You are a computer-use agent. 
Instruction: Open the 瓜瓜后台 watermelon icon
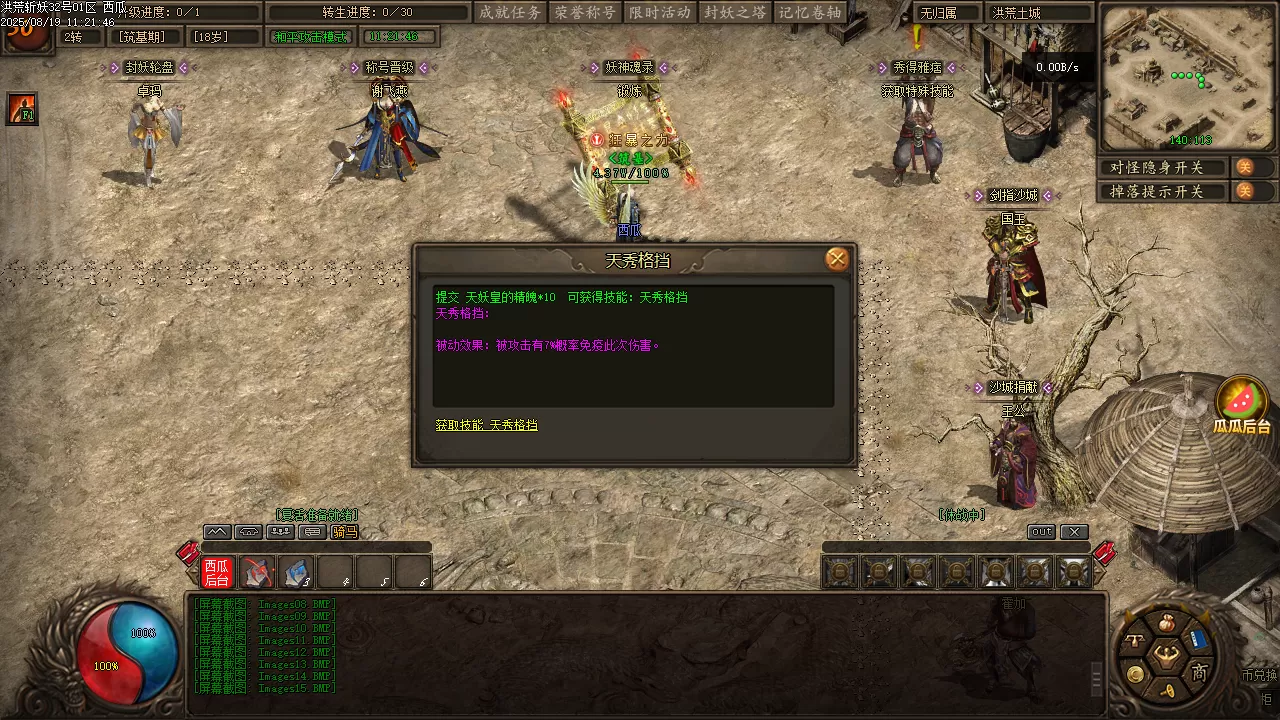pyautogui.click(x=1241, y=401)
